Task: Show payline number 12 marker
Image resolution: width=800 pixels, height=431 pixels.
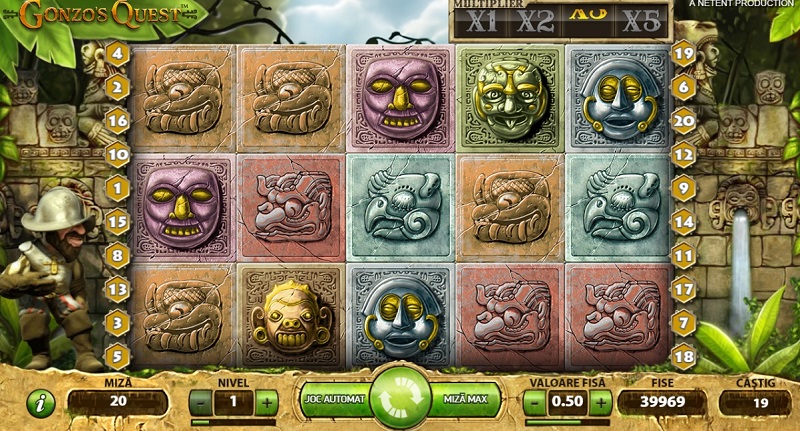Action: point(684,155)
